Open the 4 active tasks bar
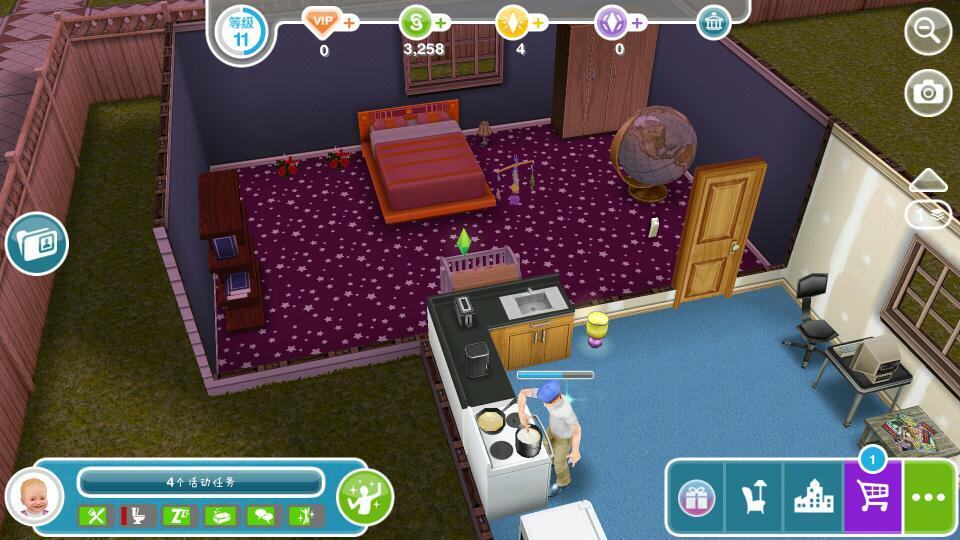The image size is (960, 540). [201, 482]
